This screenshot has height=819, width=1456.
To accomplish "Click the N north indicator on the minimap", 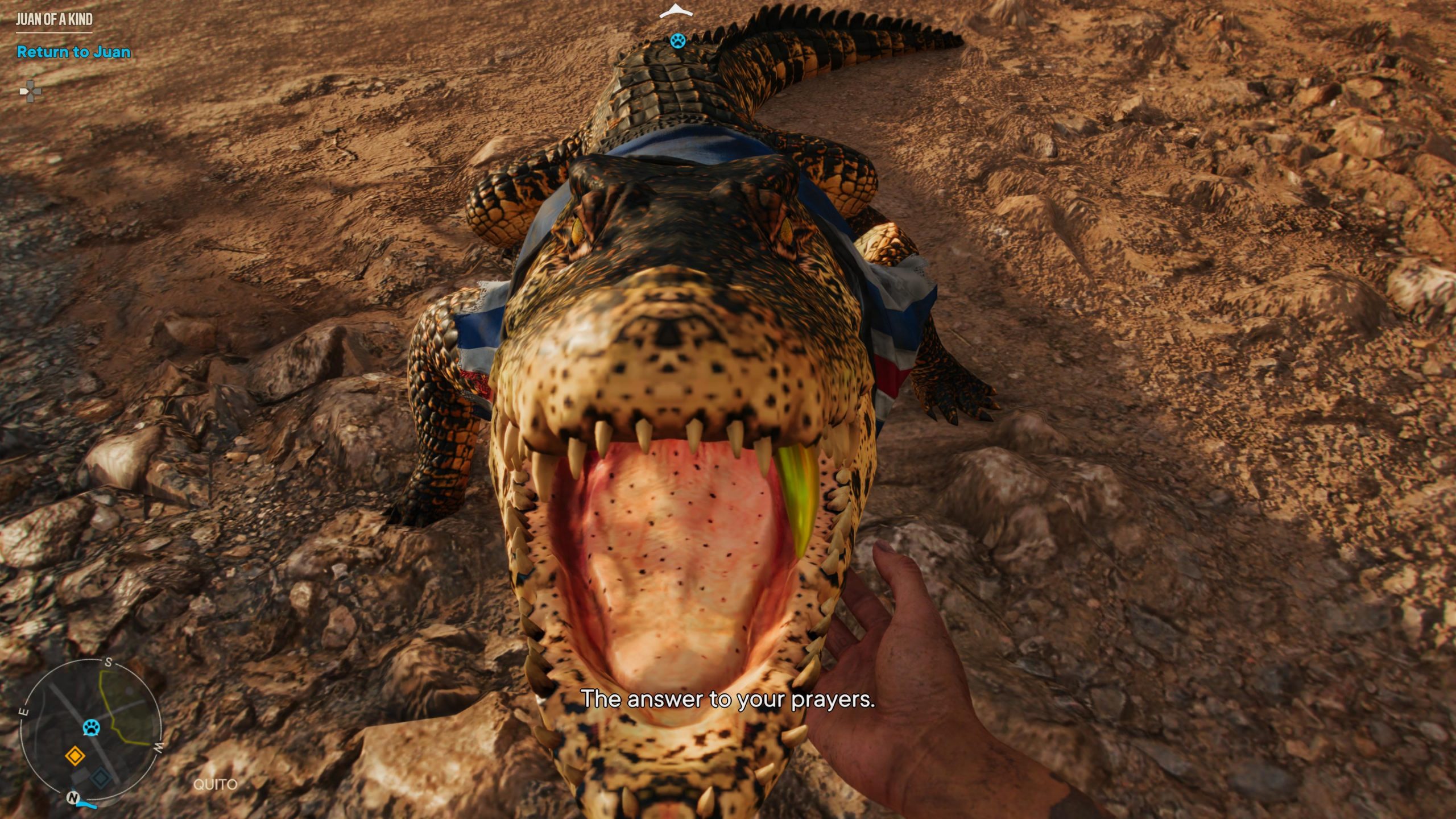I will click(72, 797).
